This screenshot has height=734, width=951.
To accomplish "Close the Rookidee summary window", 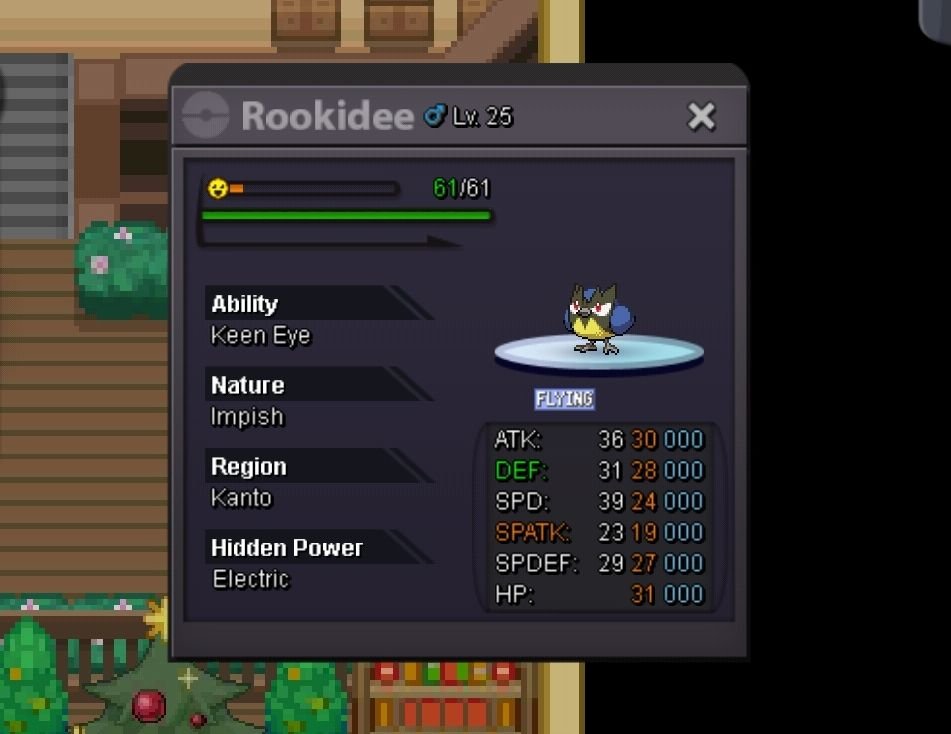I will [x=701, y=117].
